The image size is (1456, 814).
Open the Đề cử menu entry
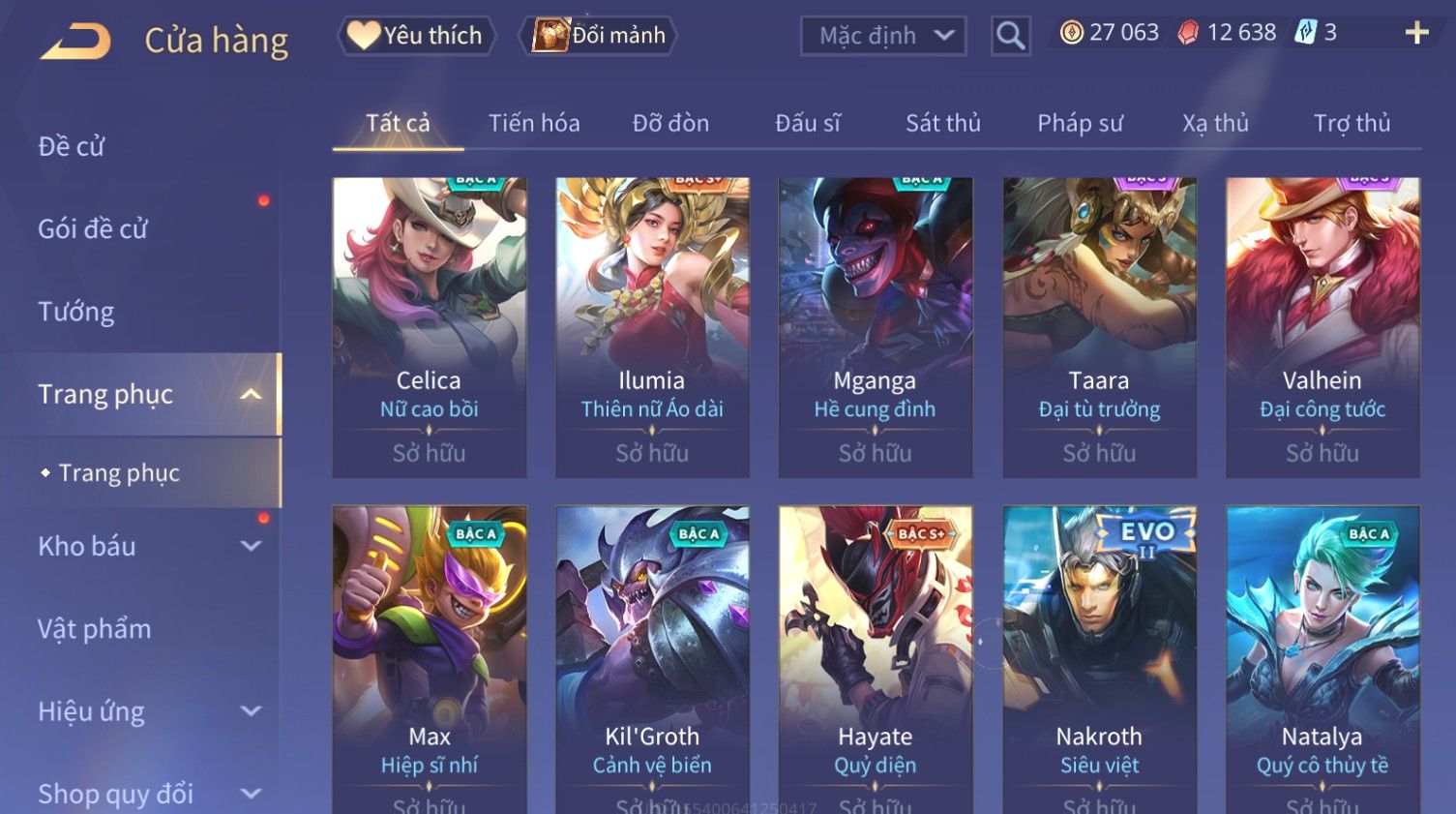(72, 146)
